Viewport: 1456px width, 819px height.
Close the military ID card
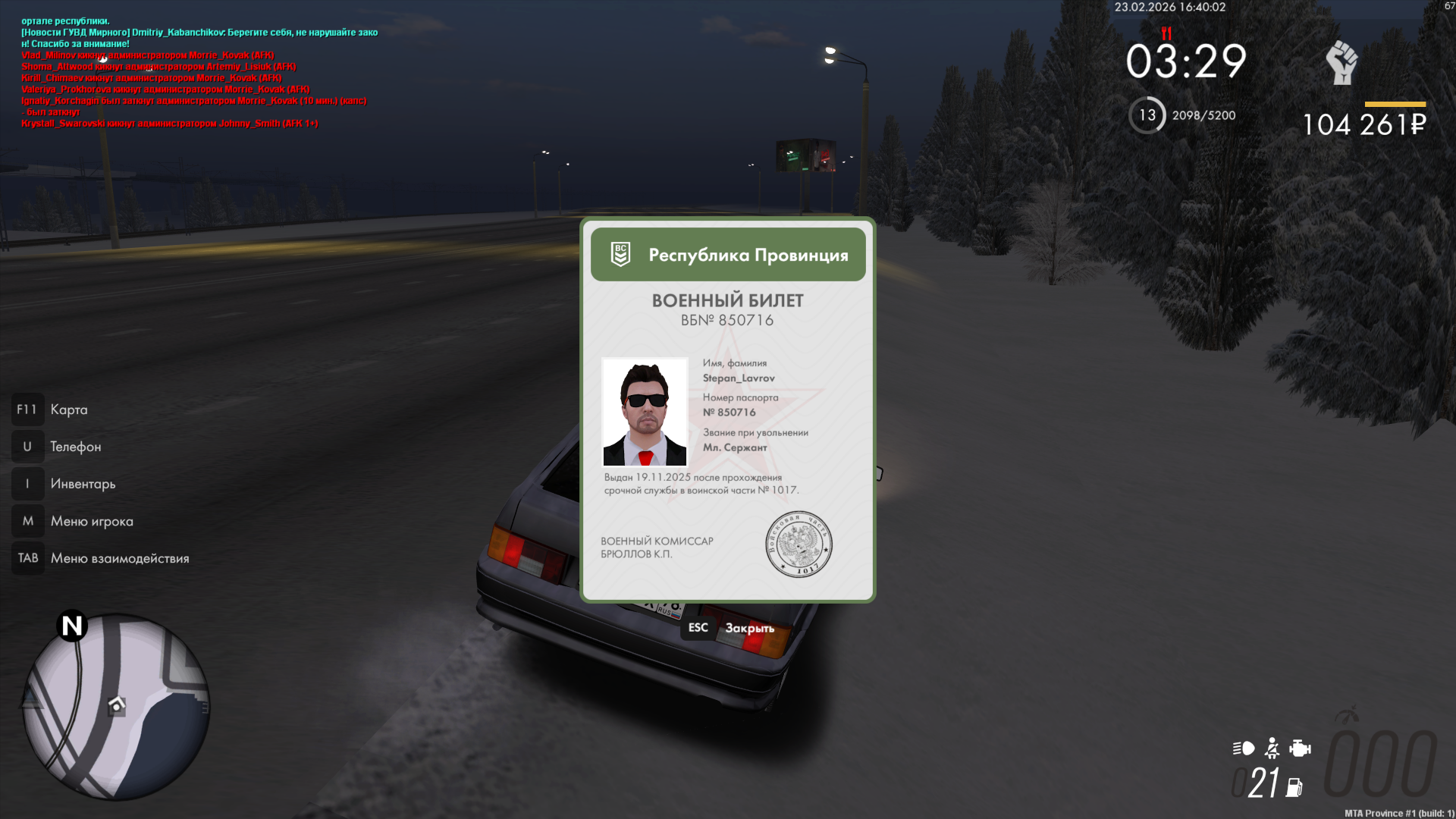[x=731, y=628]
